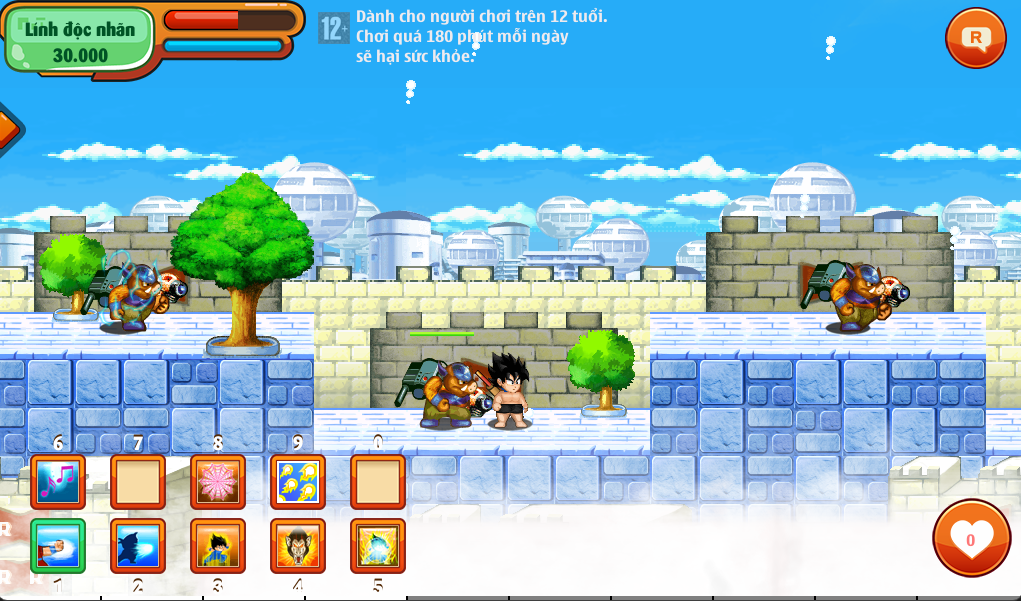Cast the glowing blue energy ball skill
This screenshot has width=1021, height=601.
click(377, 546)
